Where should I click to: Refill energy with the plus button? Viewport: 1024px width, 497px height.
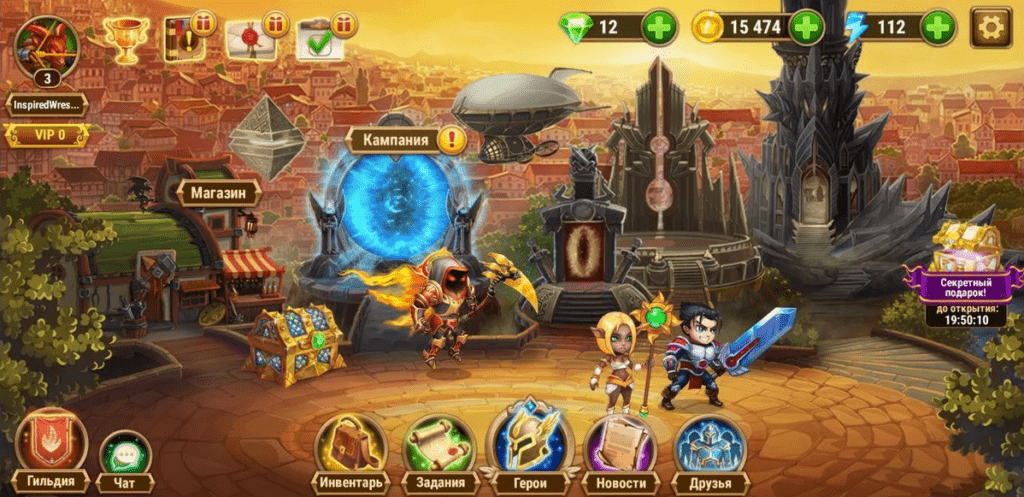(x=938, y=28)
